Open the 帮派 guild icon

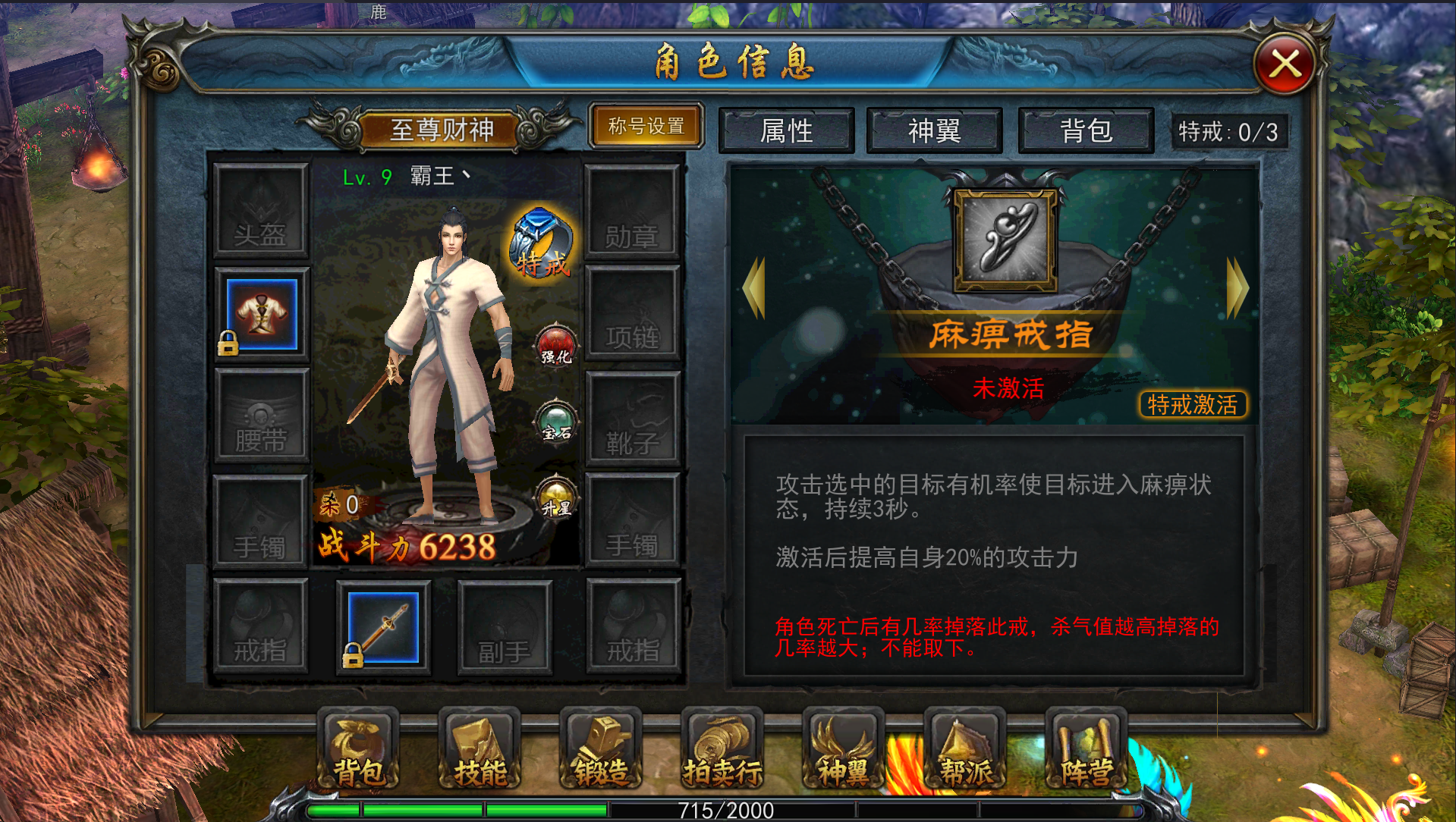coord(964,751)
